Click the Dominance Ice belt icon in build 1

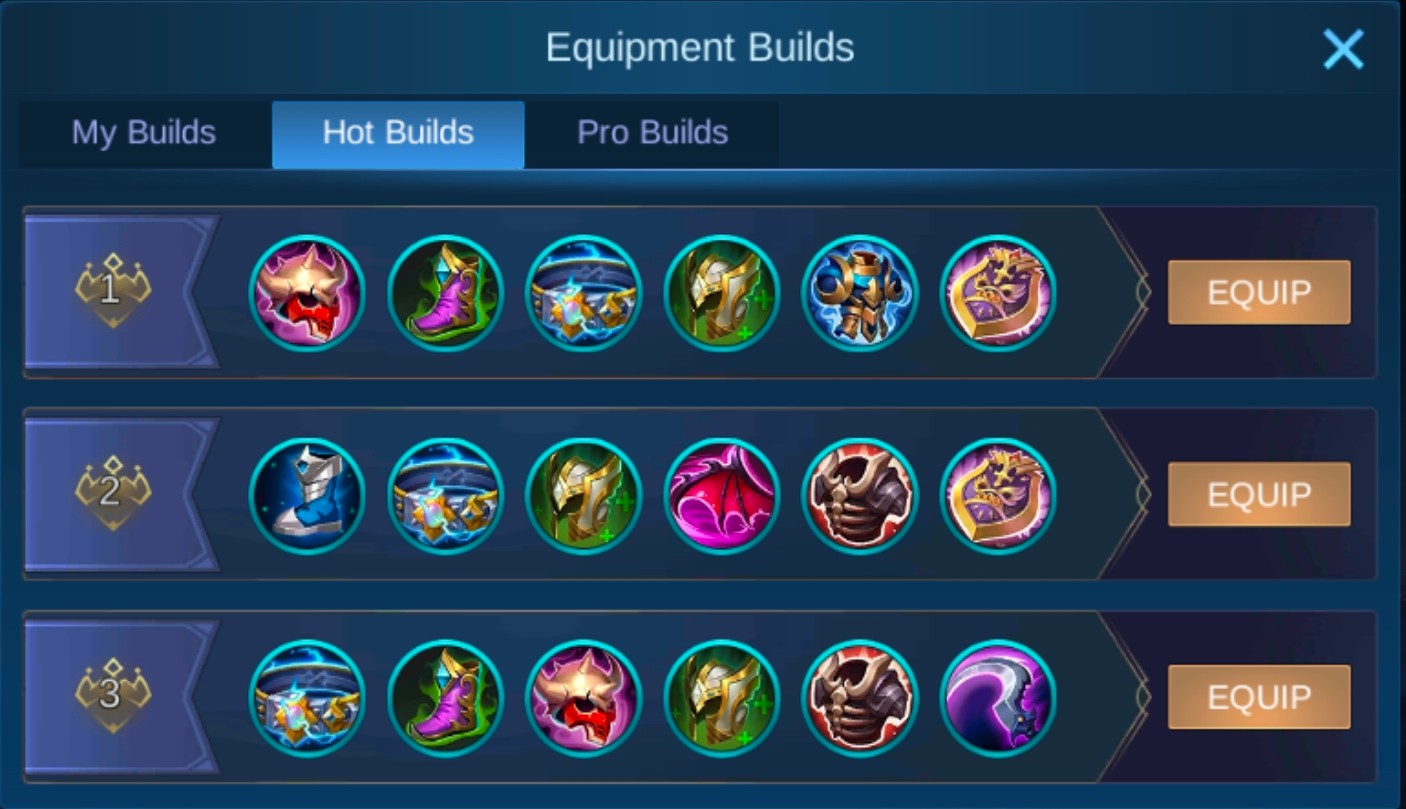583,292
